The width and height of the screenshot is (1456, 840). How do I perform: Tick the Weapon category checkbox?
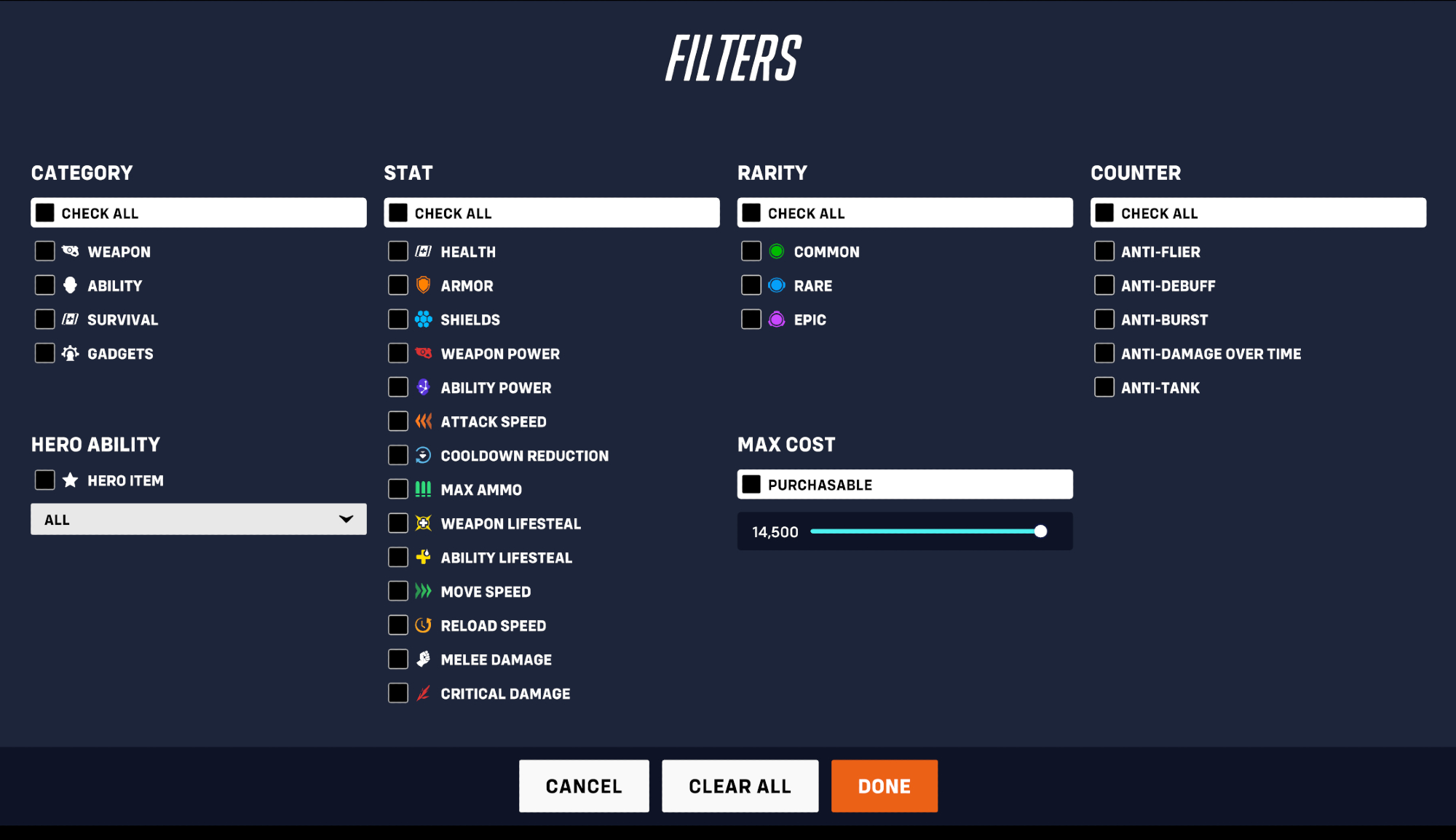[45, 251]
